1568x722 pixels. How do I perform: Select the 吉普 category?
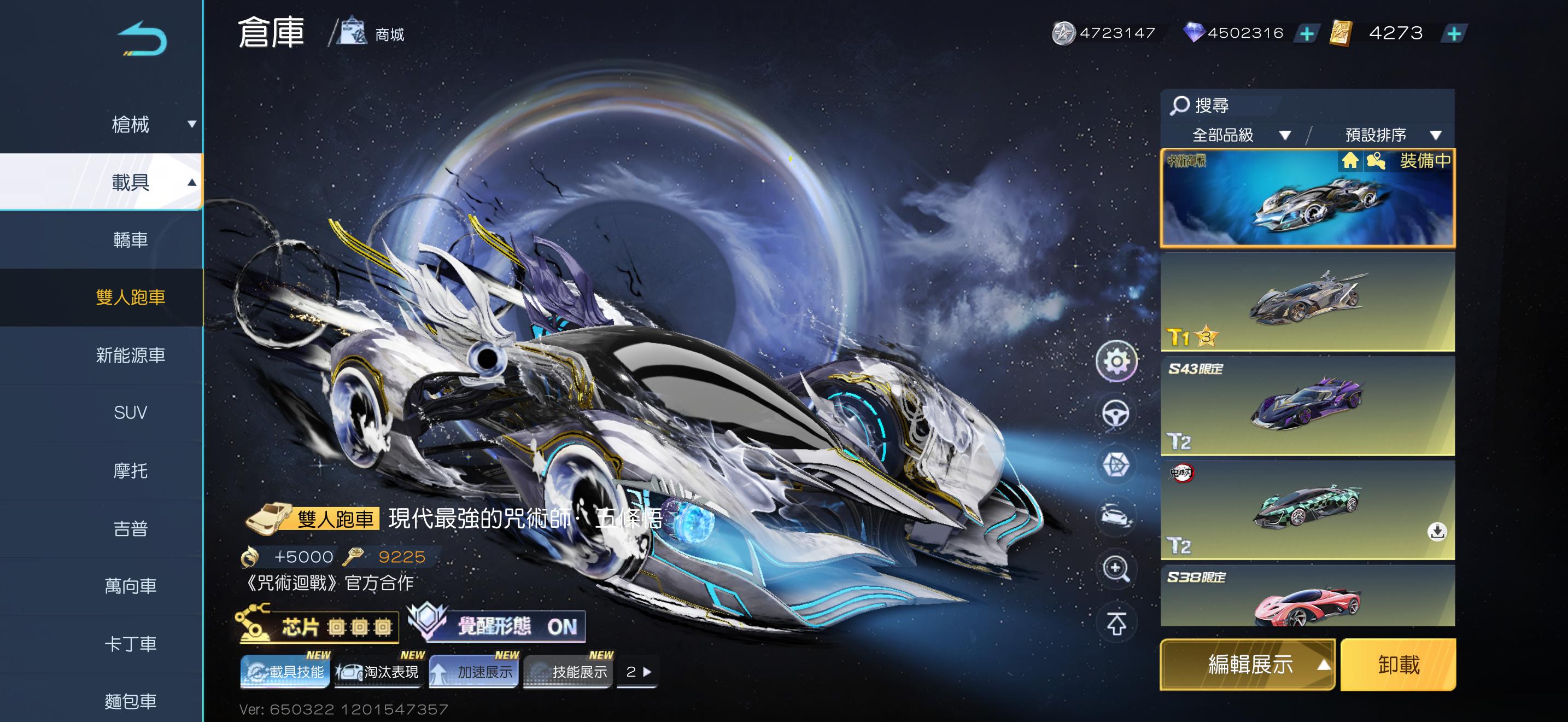(130, 528)
